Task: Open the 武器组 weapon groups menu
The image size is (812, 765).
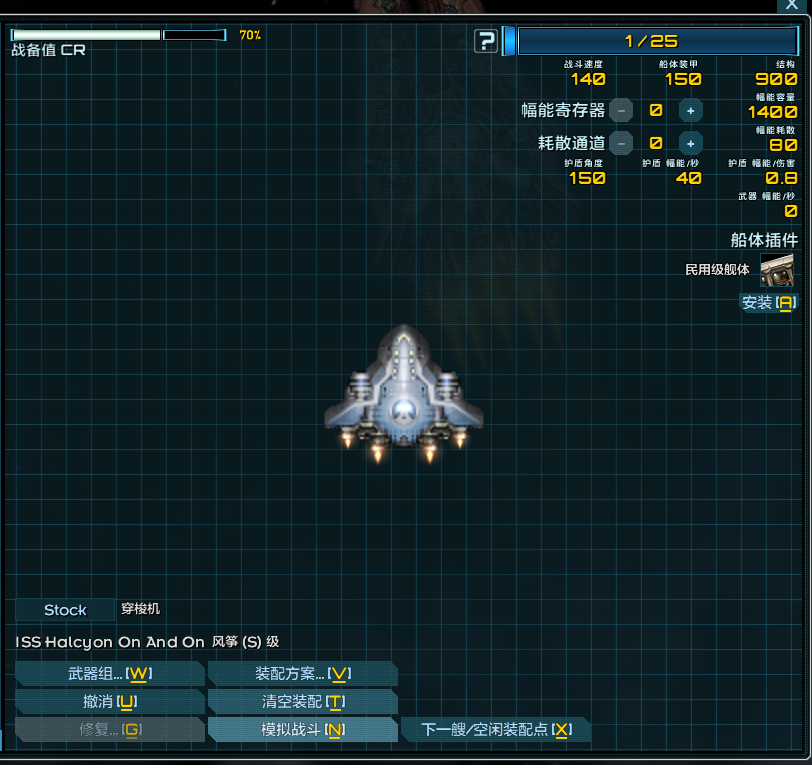Action: (110, 673)
